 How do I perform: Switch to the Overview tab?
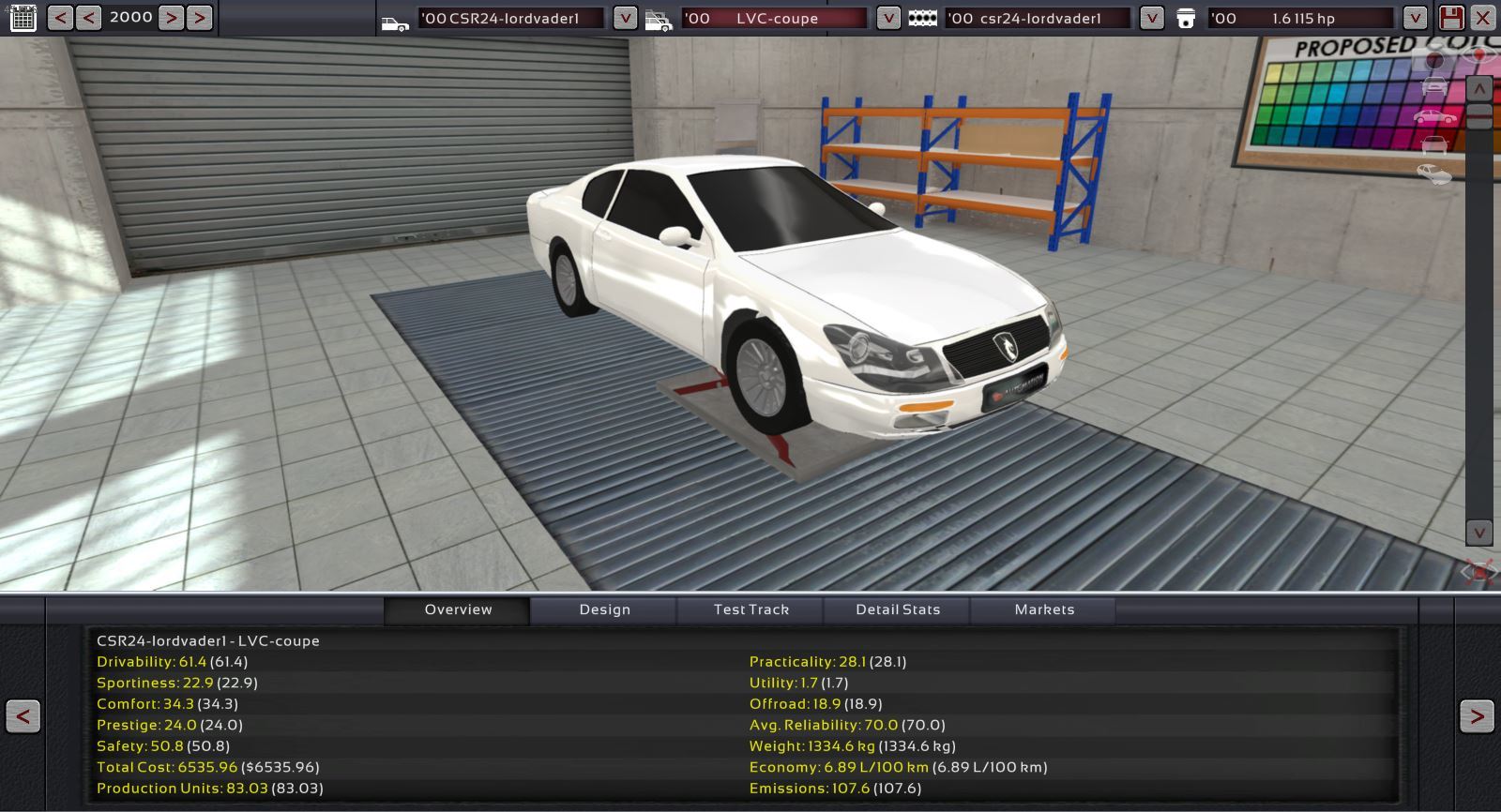[x=458, y=610]
